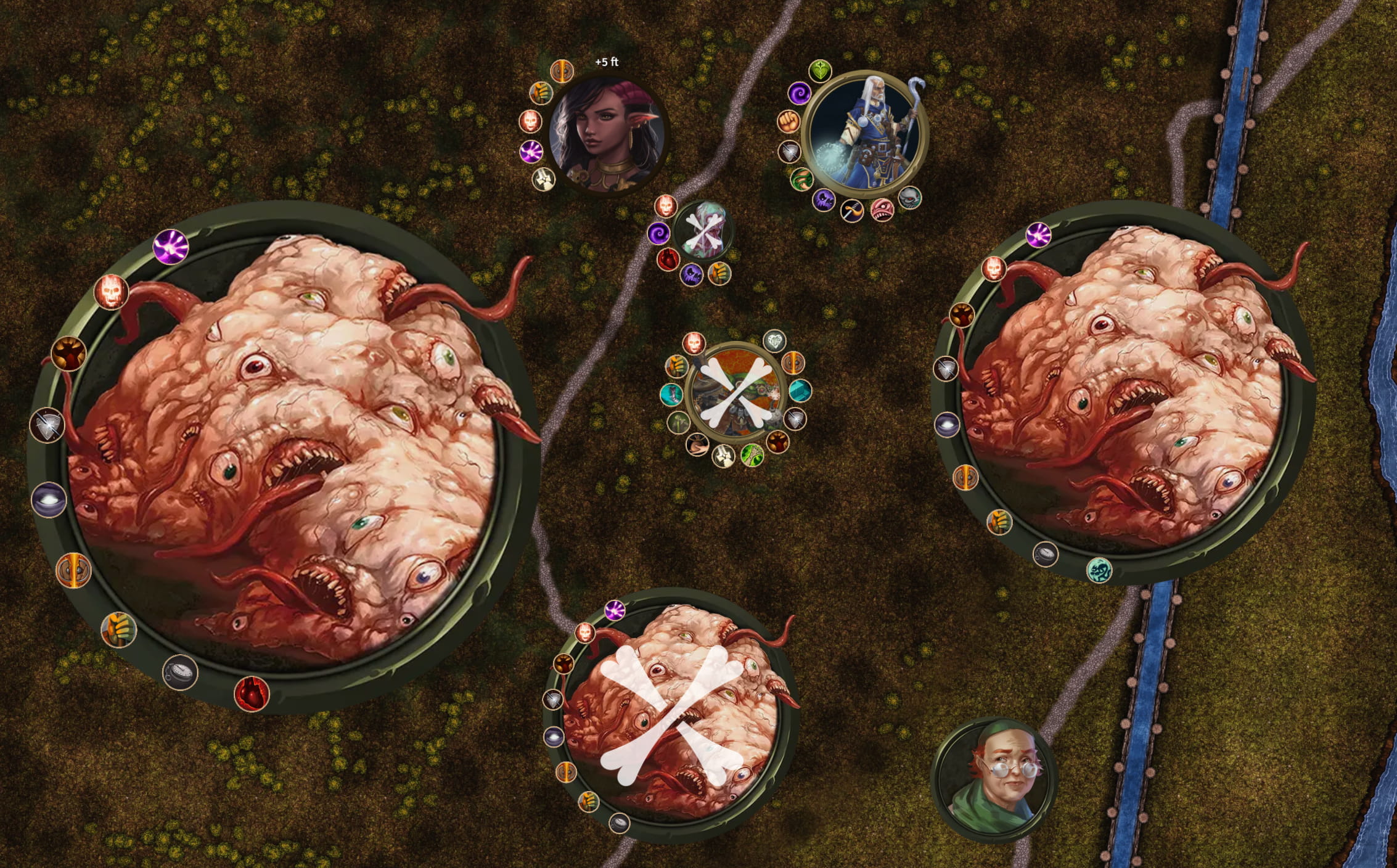The height and width of the screenshot is (868, 1397).
Task: Select the defeated flesh monster with crossbones
Action: click(671, 716)
